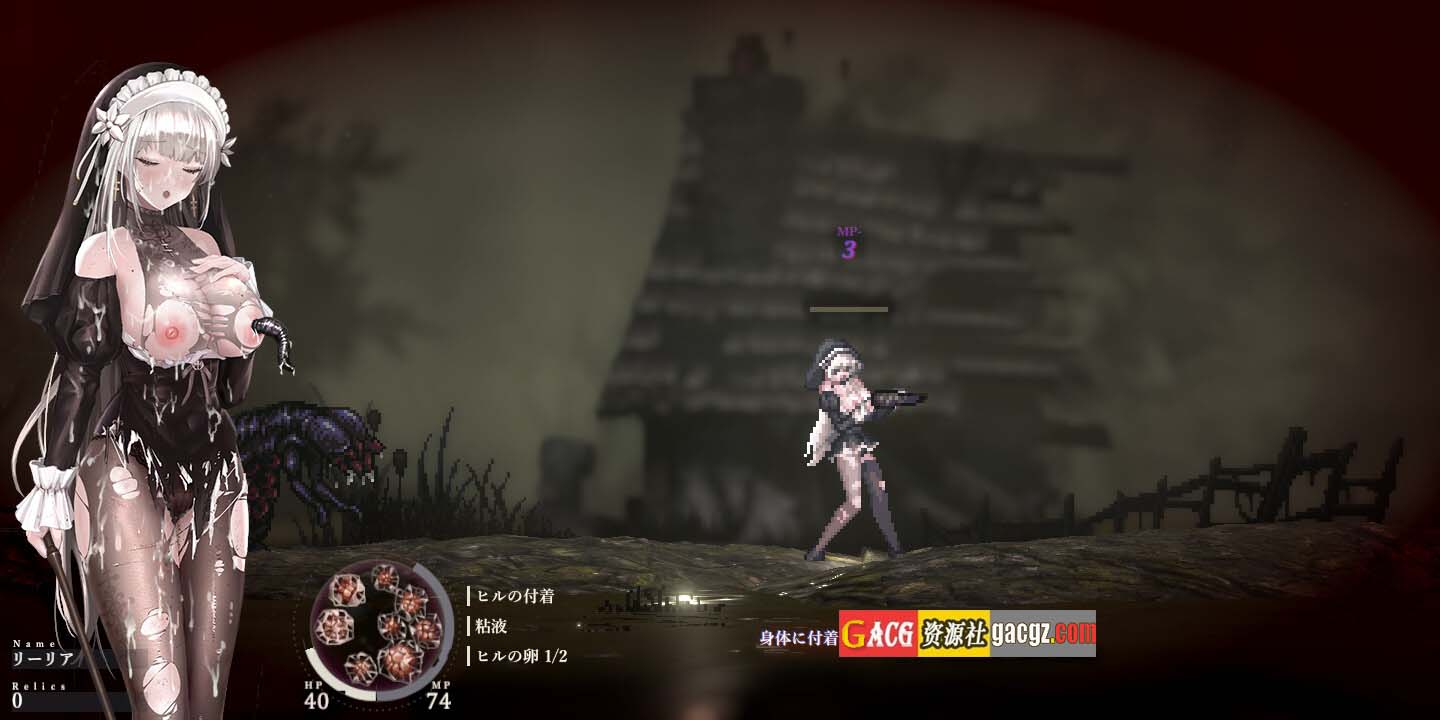Select the ヒルの付着 status entry
The width and height of the screenshot is (1440, 720).
pos(516,596)
